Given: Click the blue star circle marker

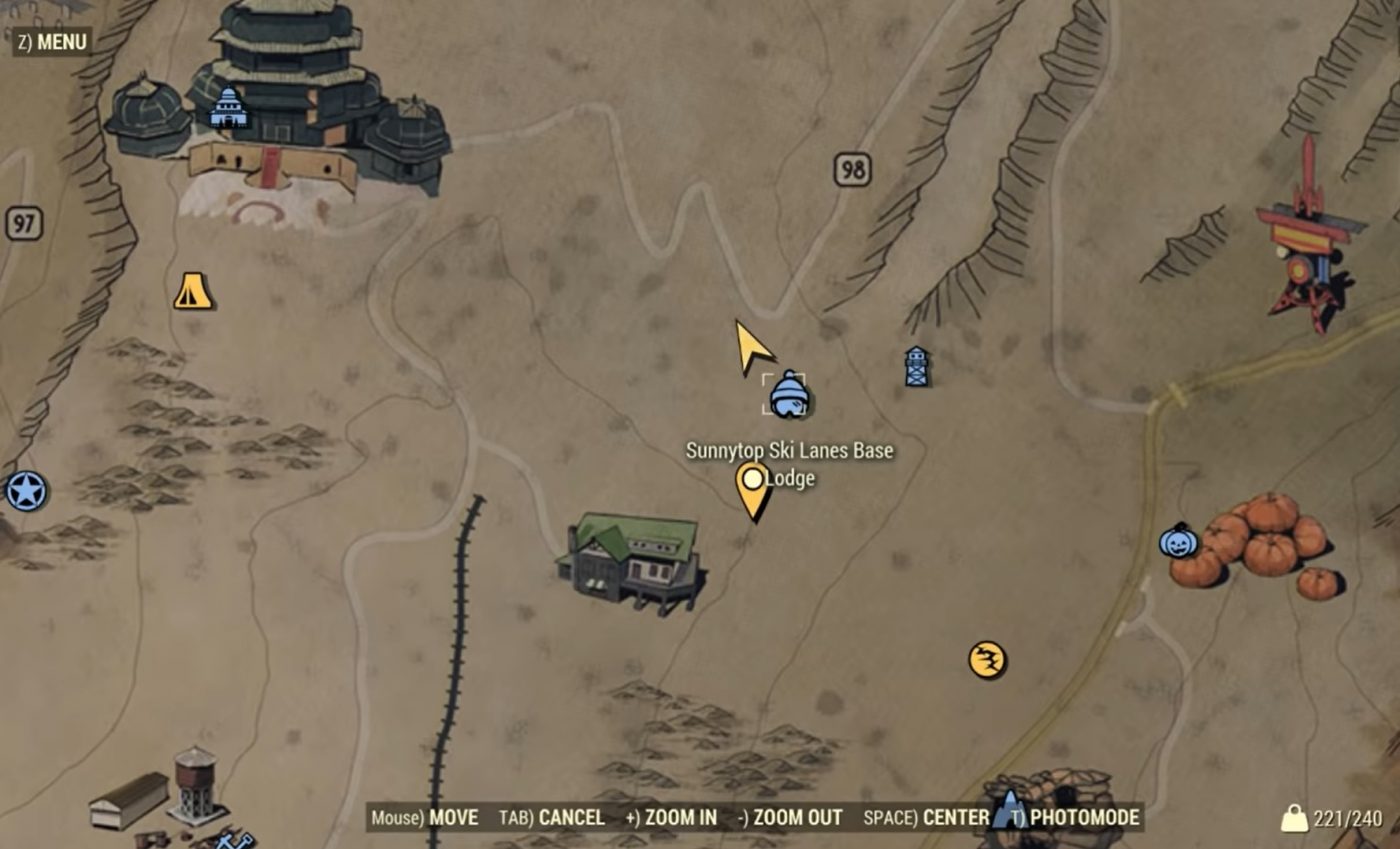Looking at the screenshot, I should click(x=26, y=492).
